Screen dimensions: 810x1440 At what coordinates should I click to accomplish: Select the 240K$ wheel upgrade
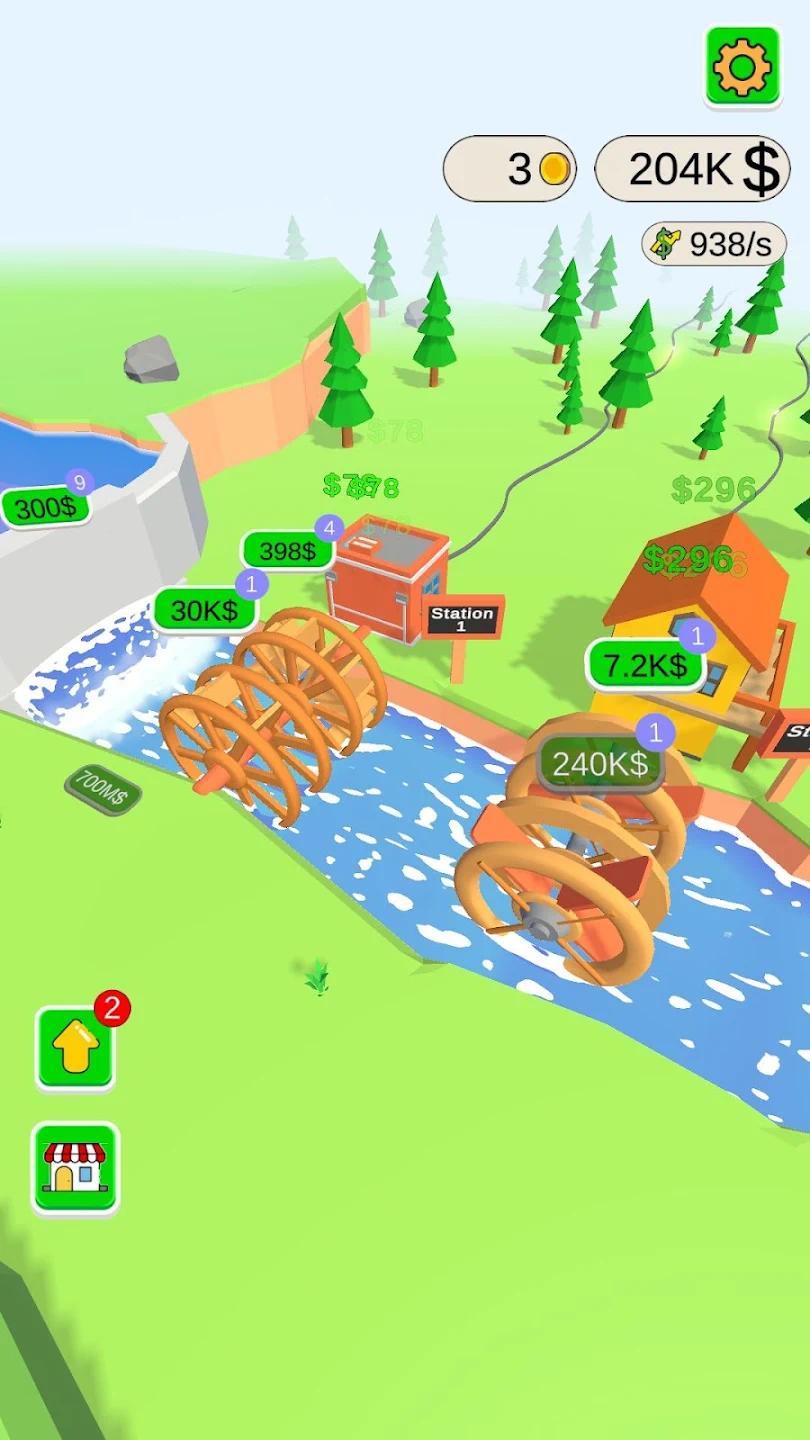[601, 765]
